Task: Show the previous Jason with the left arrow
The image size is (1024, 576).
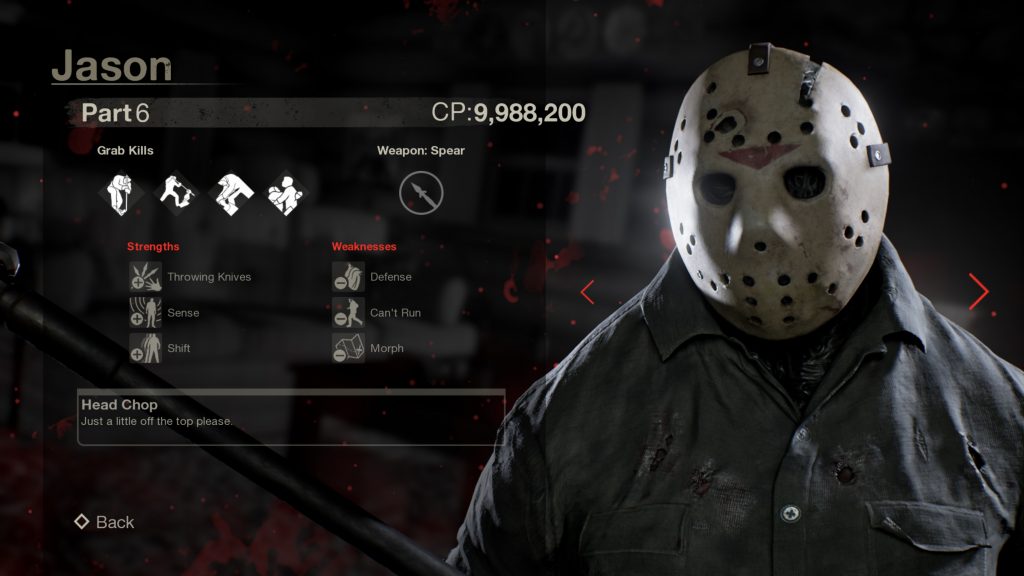Action: coord(588,292)
